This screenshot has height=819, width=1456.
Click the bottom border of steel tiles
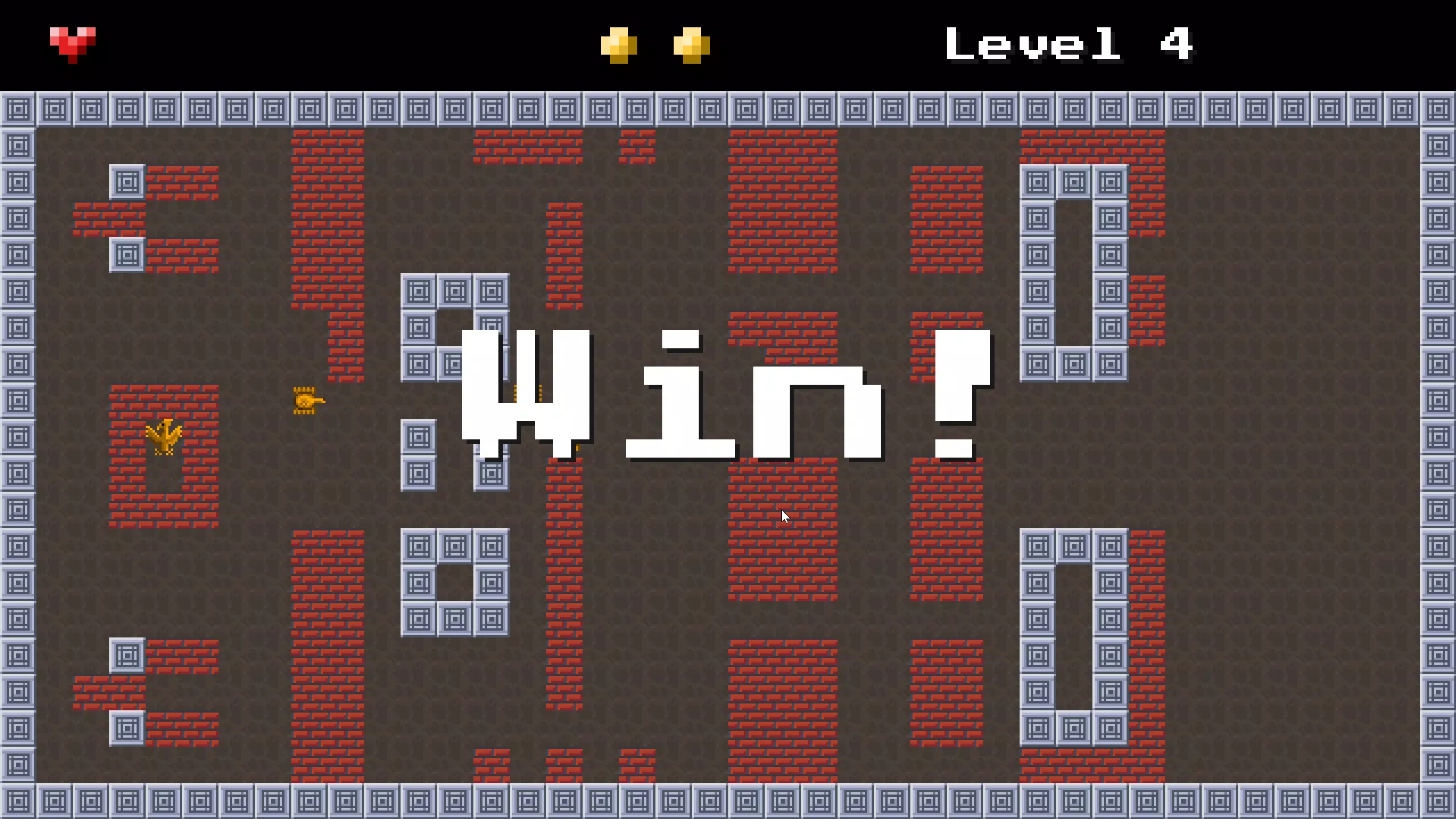tap(728, 802)
